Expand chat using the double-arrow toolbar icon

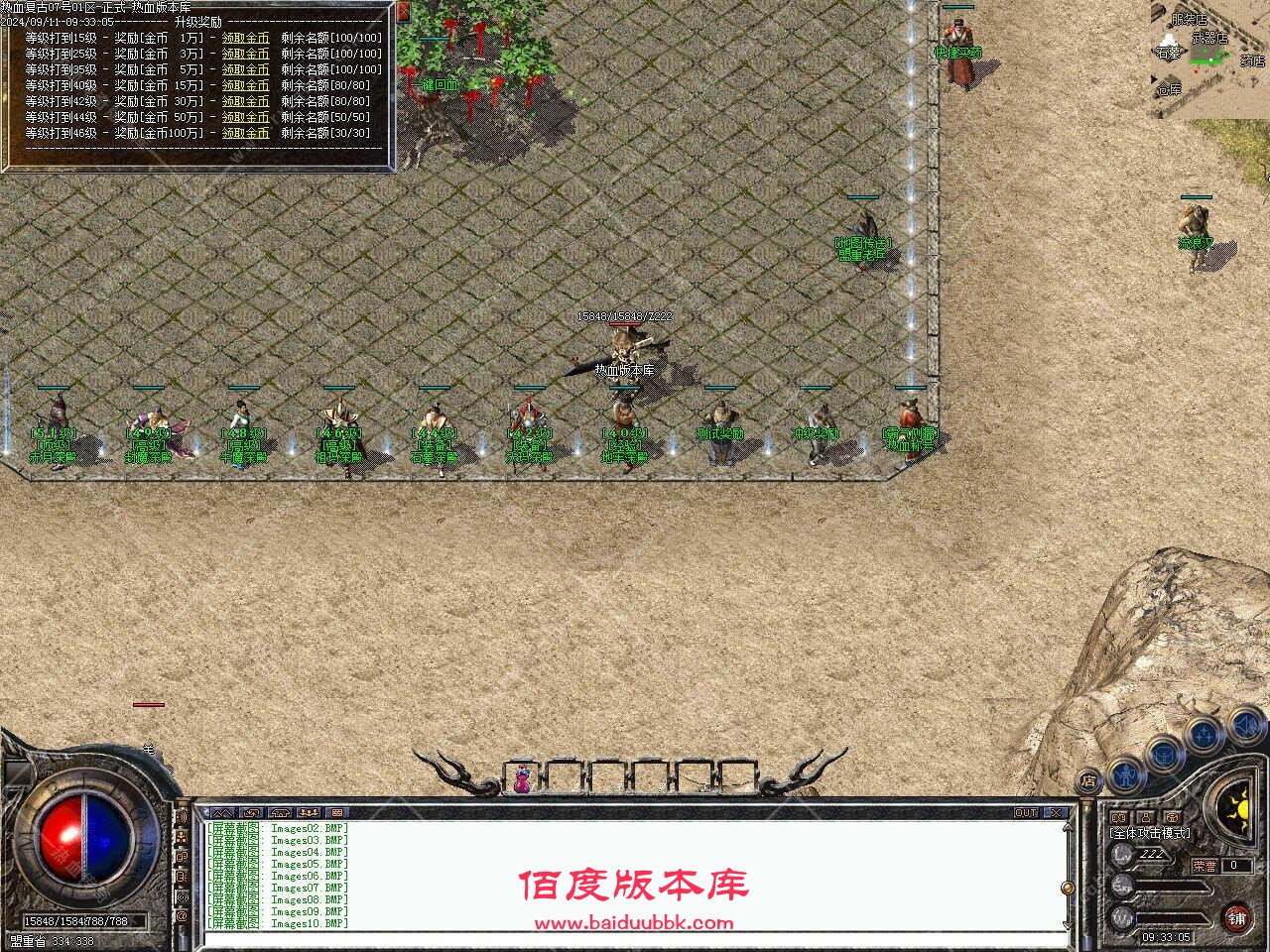[223, 811]
